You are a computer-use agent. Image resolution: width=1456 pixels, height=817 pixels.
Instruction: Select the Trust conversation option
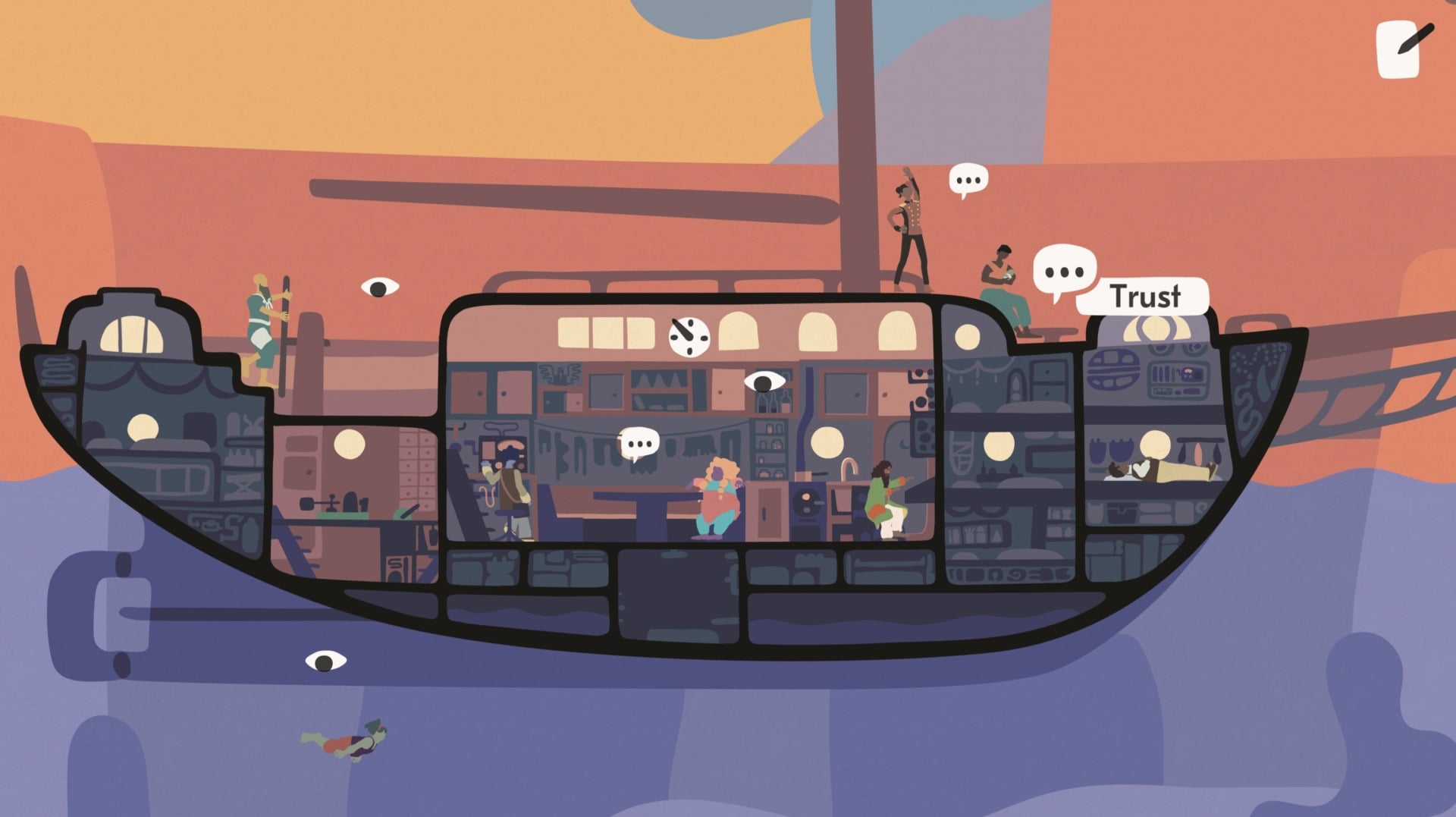coord(1145,297)
